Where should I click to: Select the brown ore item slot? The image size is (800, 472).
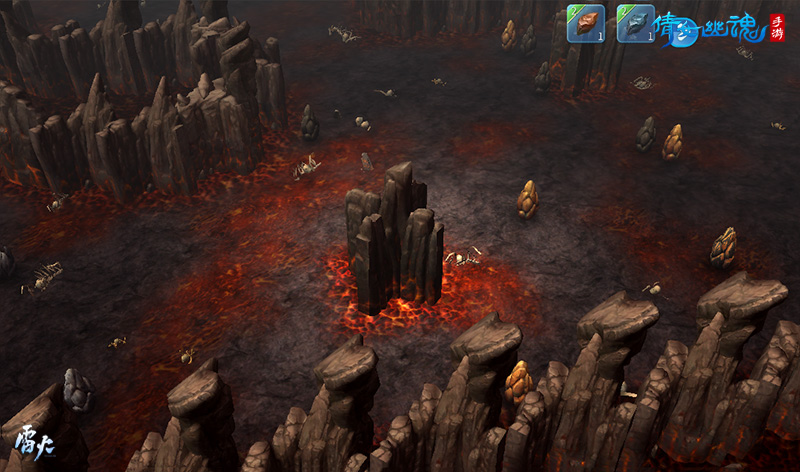(x=585, y=24)
